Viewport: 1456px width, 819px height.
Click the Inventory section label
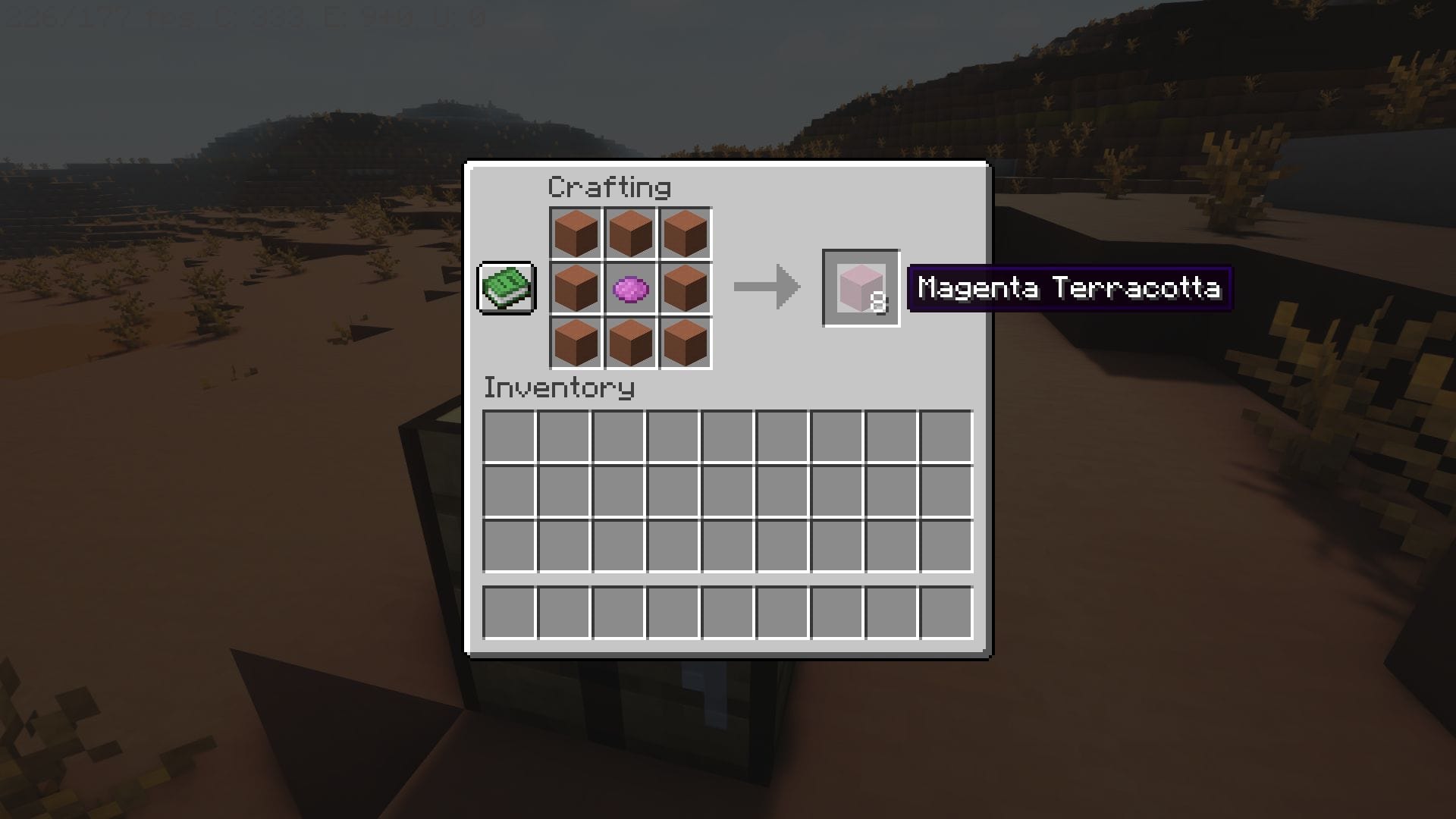tap(559, 388)
